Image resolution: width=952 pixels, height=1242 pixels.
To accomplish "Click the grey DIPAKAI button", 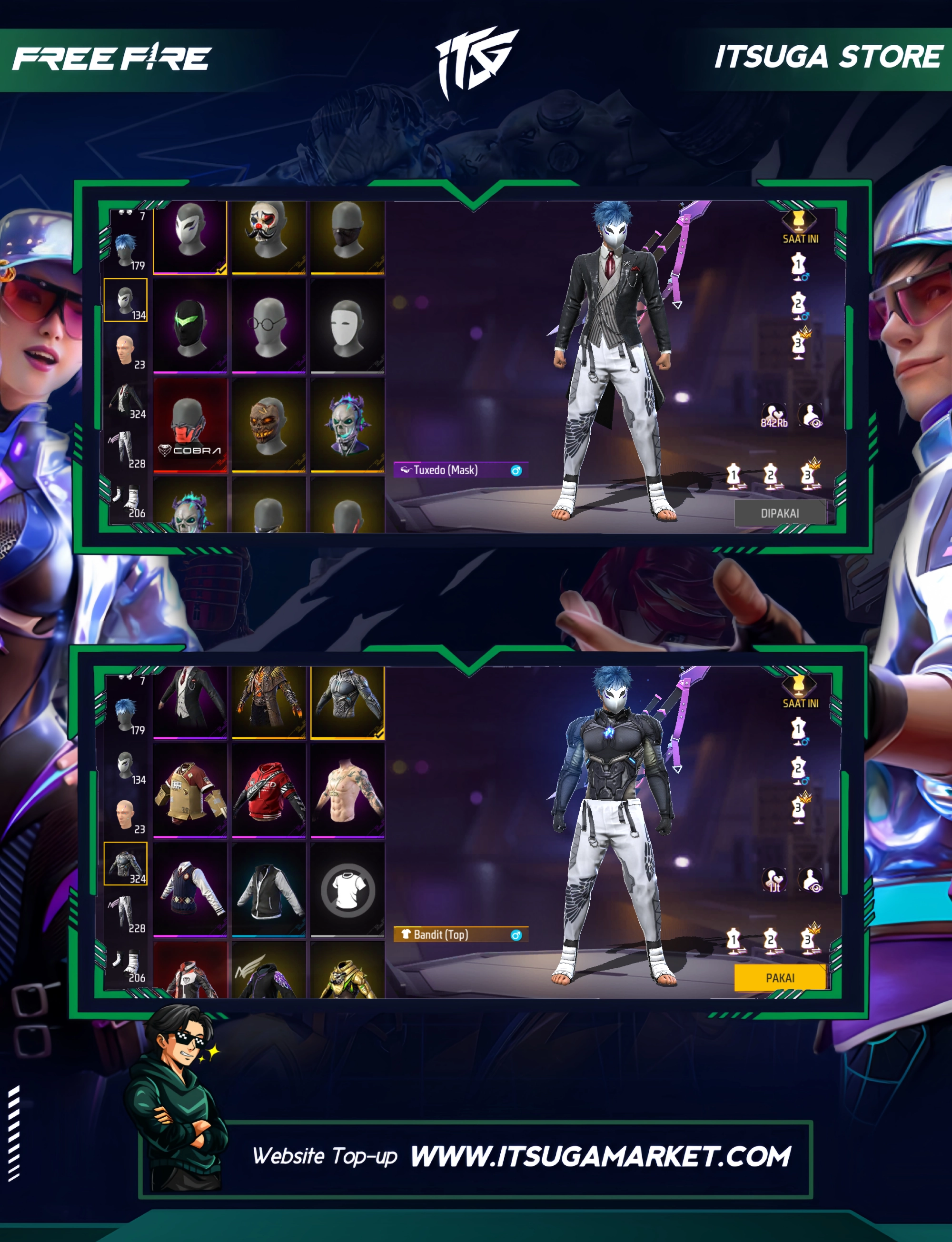I will pyautogui.click(x=780, y=513).
